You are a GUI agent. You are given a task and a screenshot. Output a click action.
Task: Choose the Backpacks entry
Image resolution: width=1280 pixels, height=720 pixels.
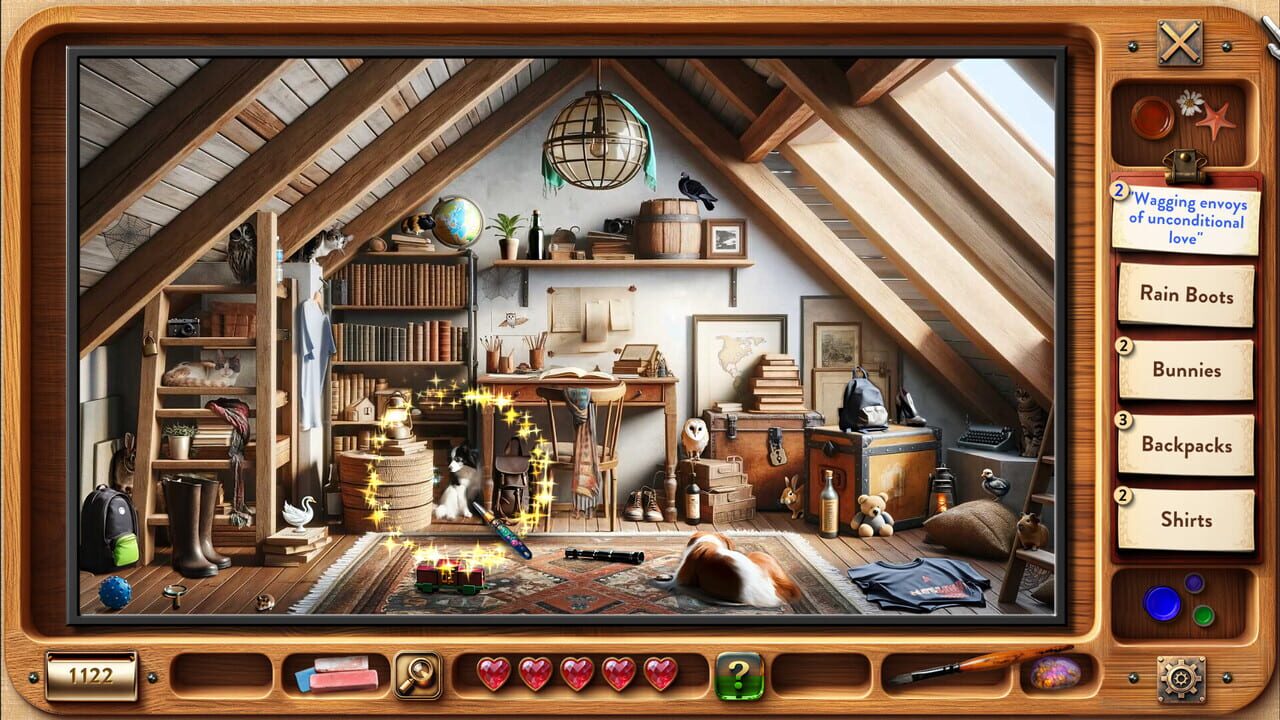[1186, 446]
